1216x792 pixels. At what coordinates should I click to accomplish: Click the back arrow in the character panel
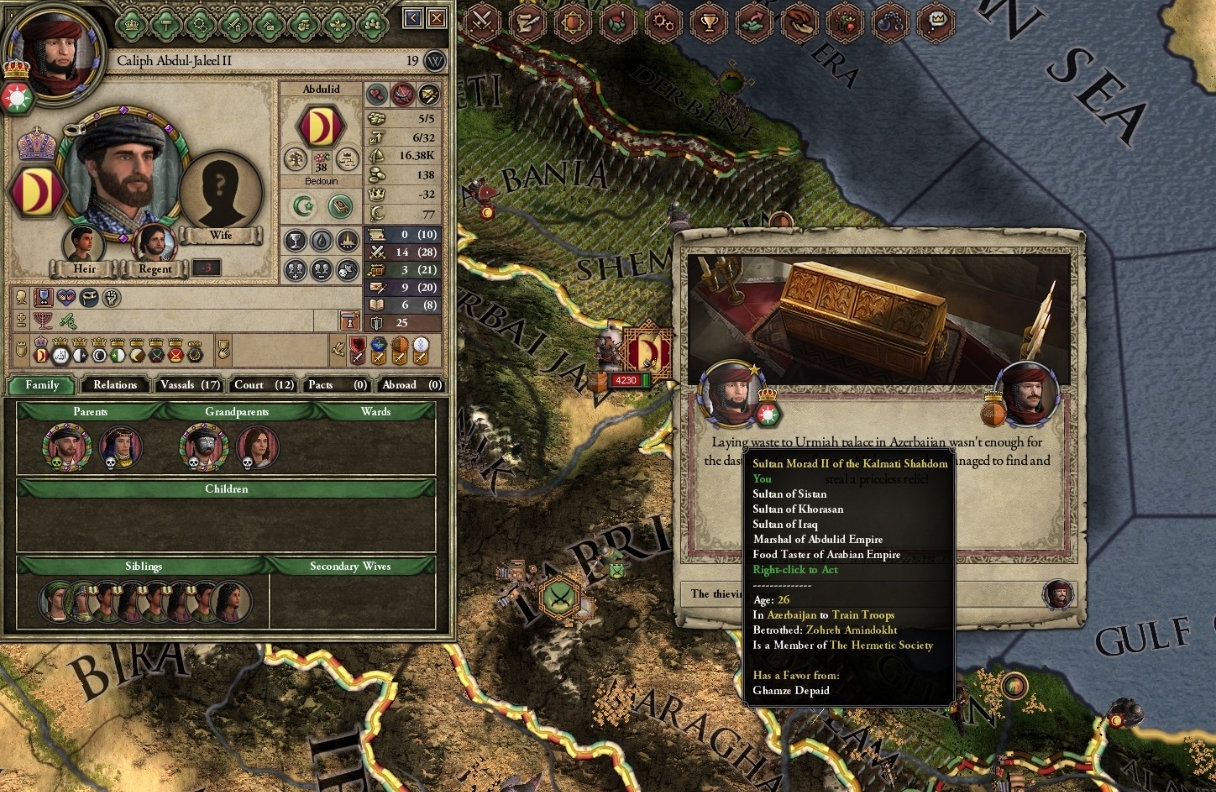(x=413, y=18)
